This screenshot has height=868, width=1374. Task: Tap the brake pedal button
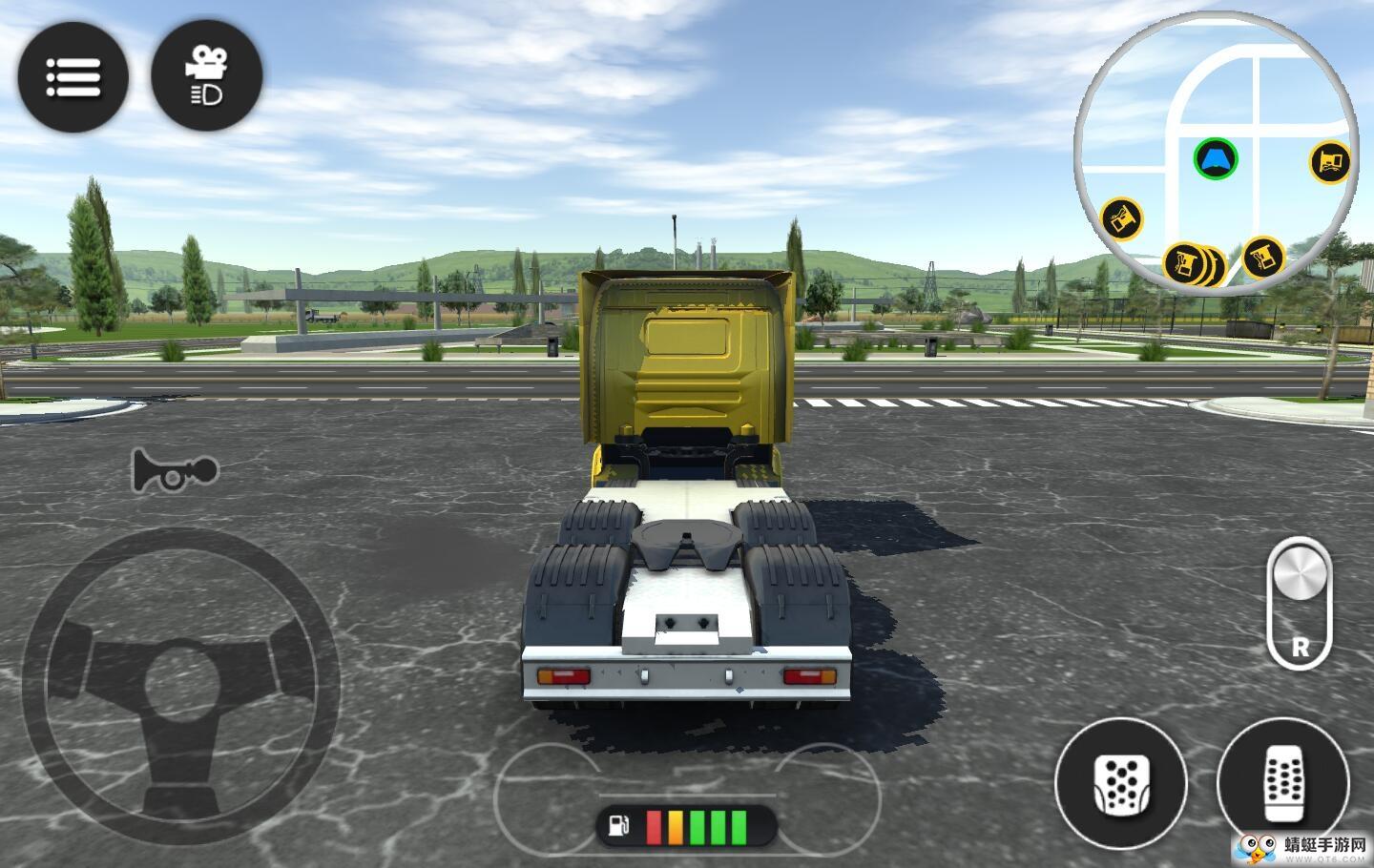[1120, 783]
